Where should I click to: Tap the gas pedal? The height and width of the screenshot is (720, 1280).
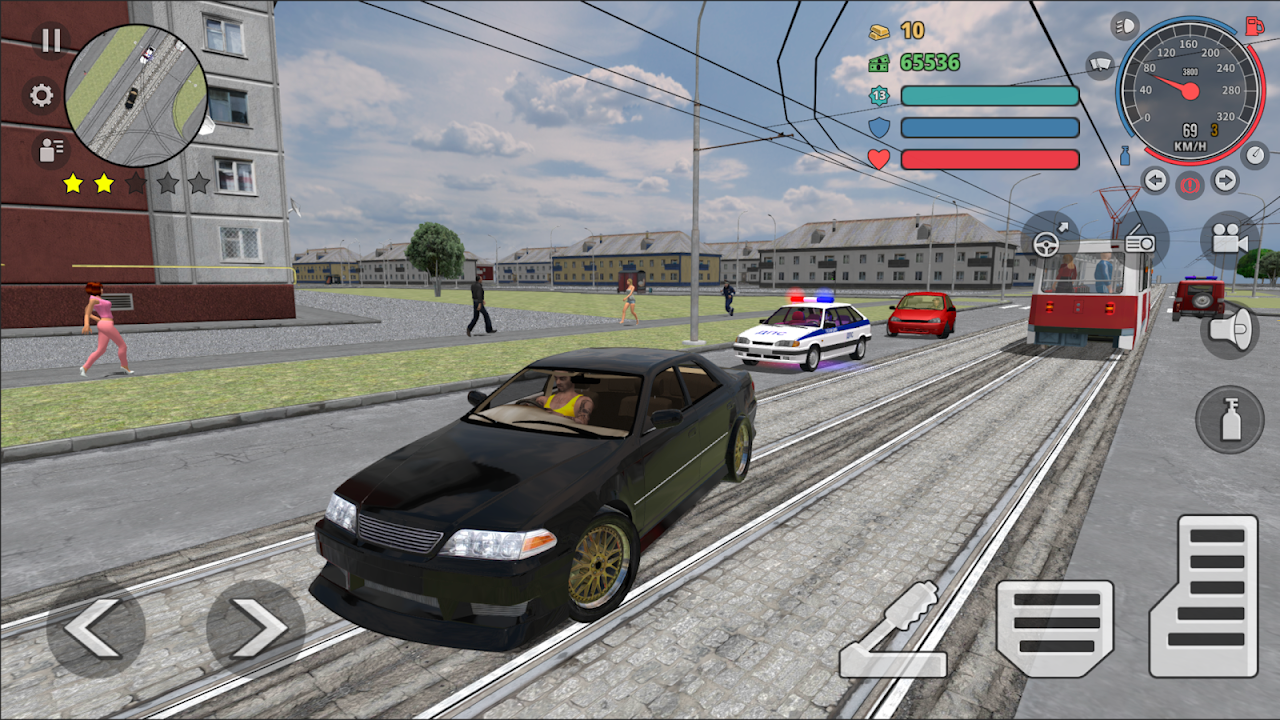[x=1204, y=596]
